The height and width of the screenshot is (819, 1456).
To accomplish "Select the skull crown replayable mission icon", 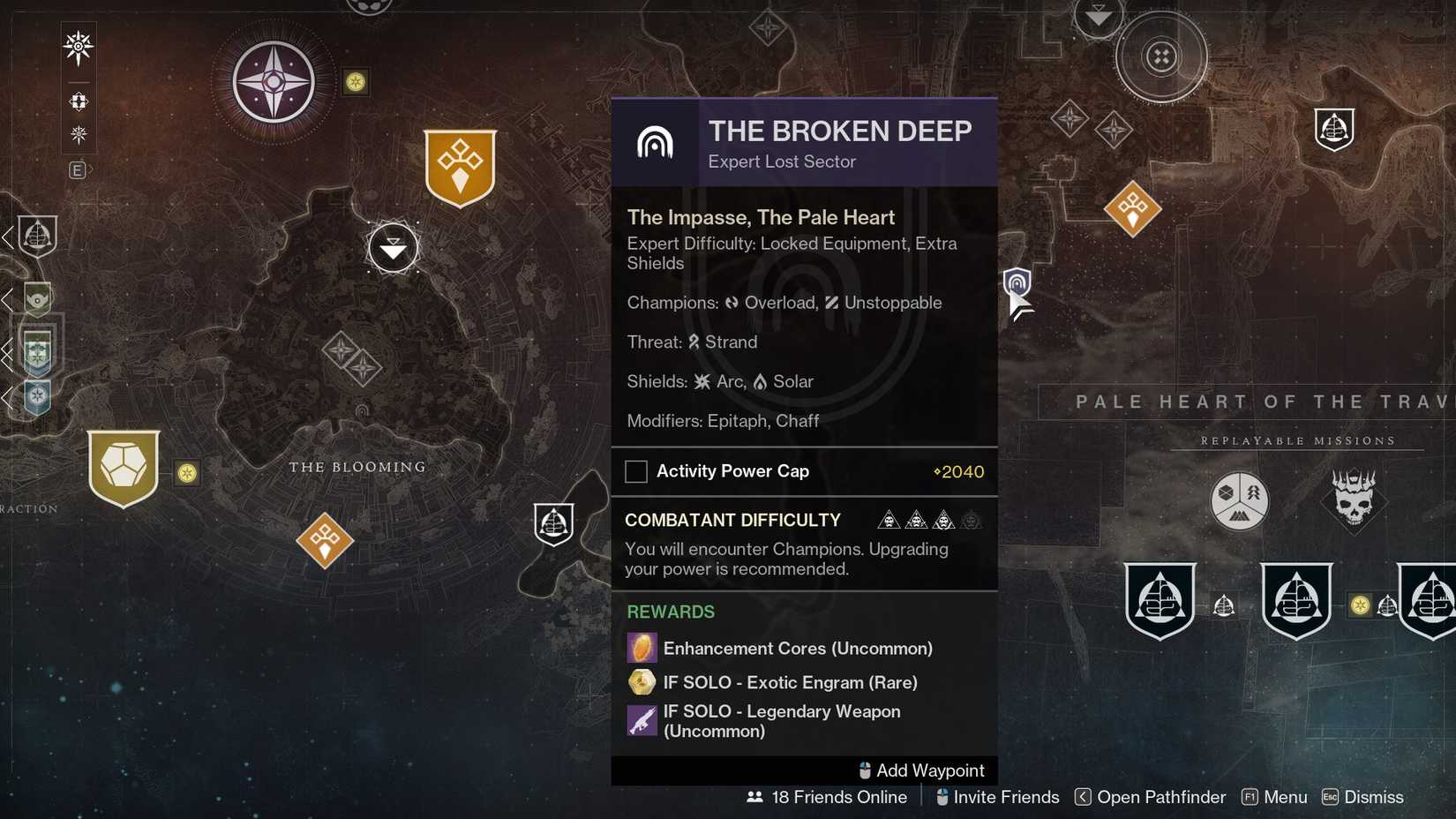I will pos(1355,501).
